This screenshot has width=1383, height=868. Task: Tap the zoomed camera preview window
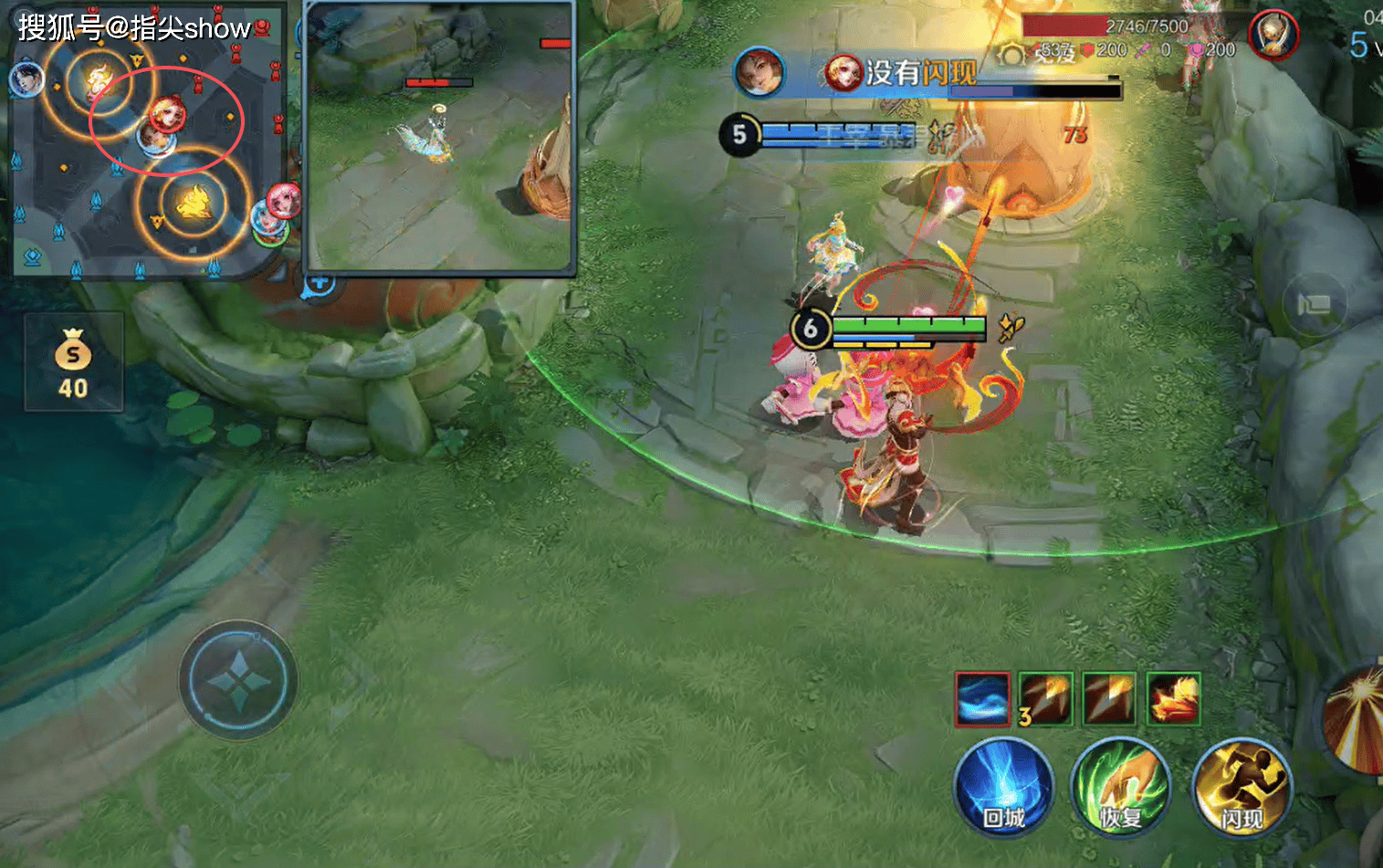coord(439,137)
